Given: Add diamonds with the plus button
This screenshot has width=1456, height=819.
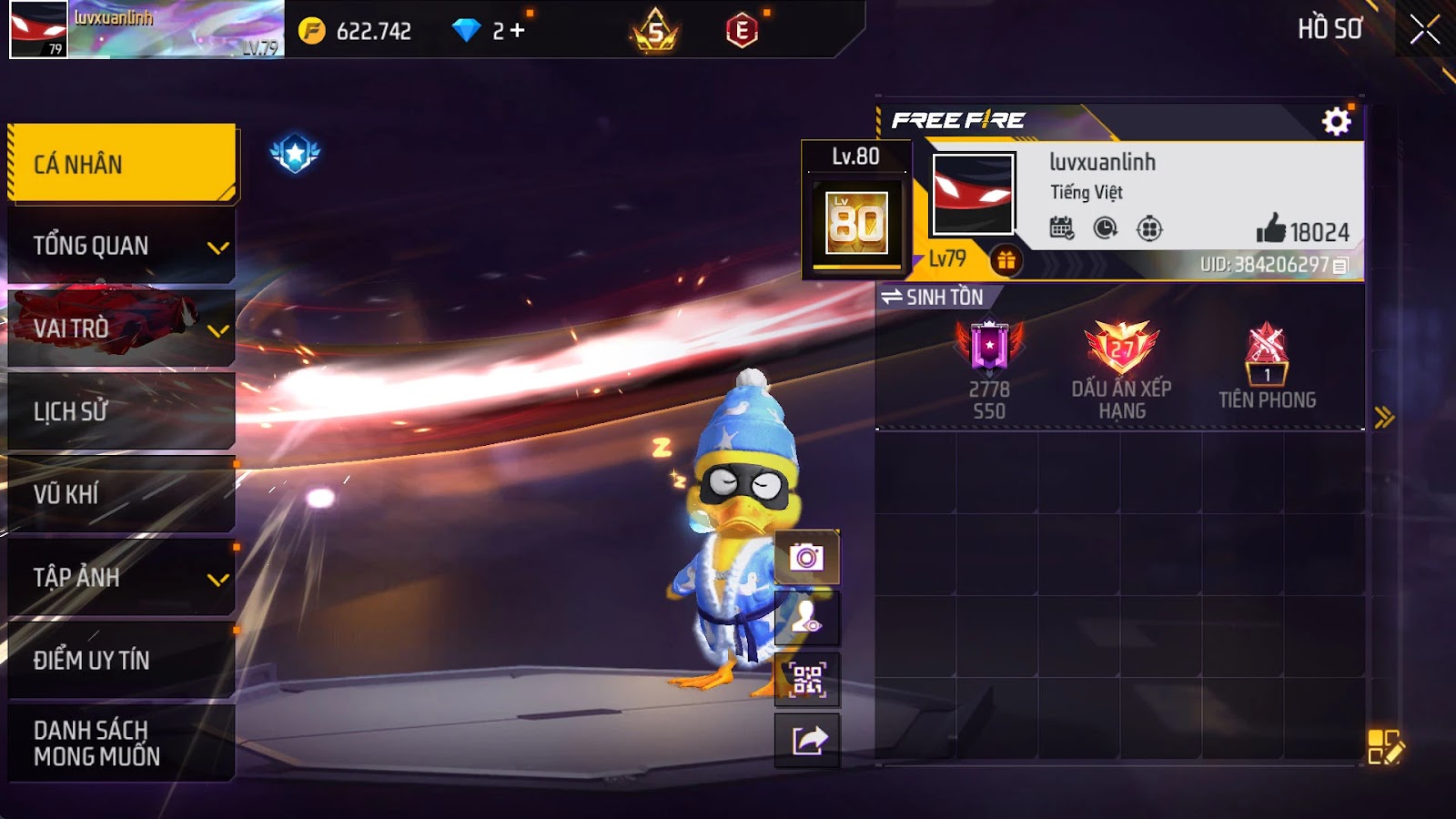Looking at the screenshot, I should (x=517, y=31).
